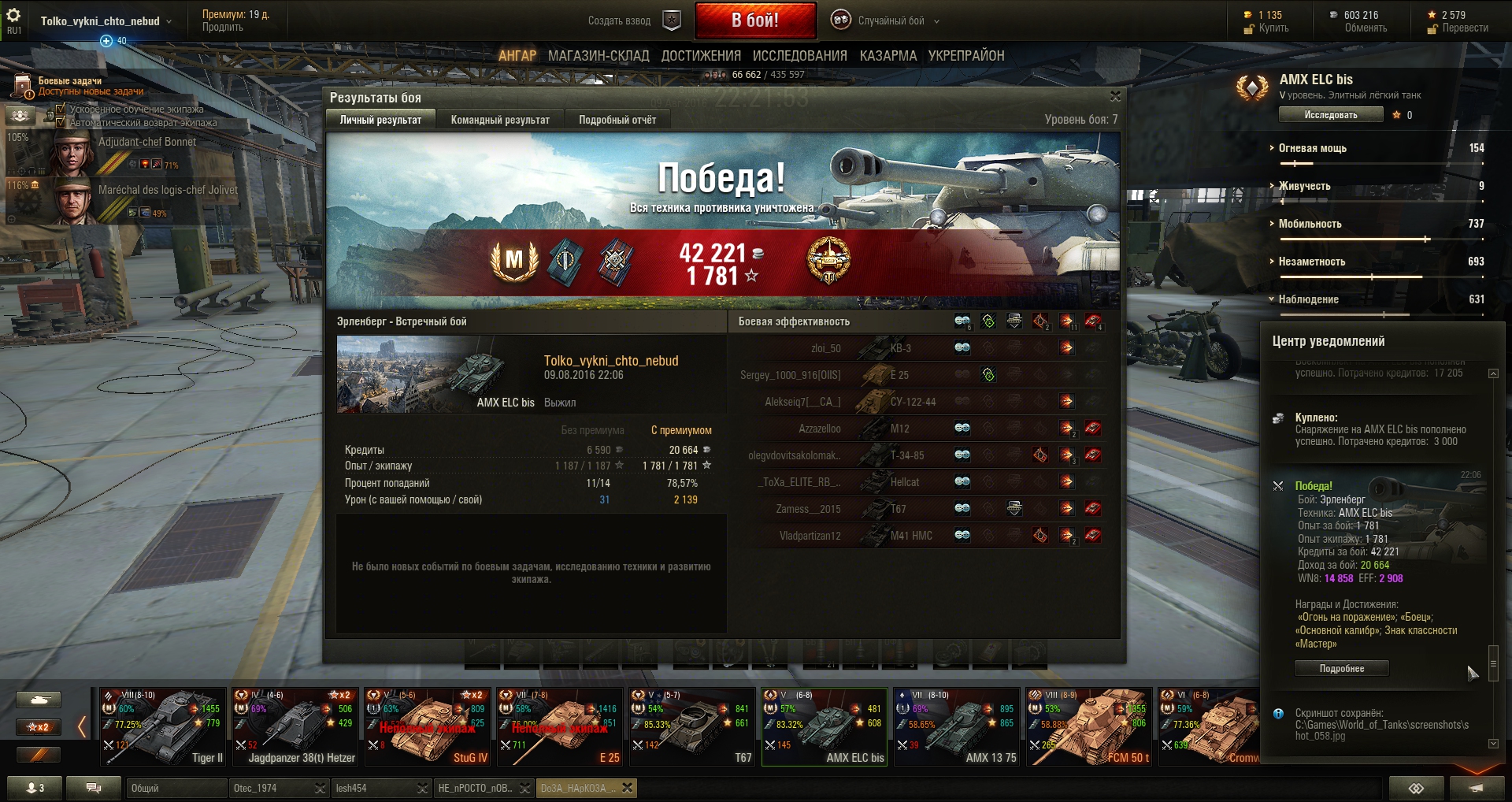This screenshot has width=1512, height=802.
Task: Choose the T67 tank from carousel
Action: point(692,726)
